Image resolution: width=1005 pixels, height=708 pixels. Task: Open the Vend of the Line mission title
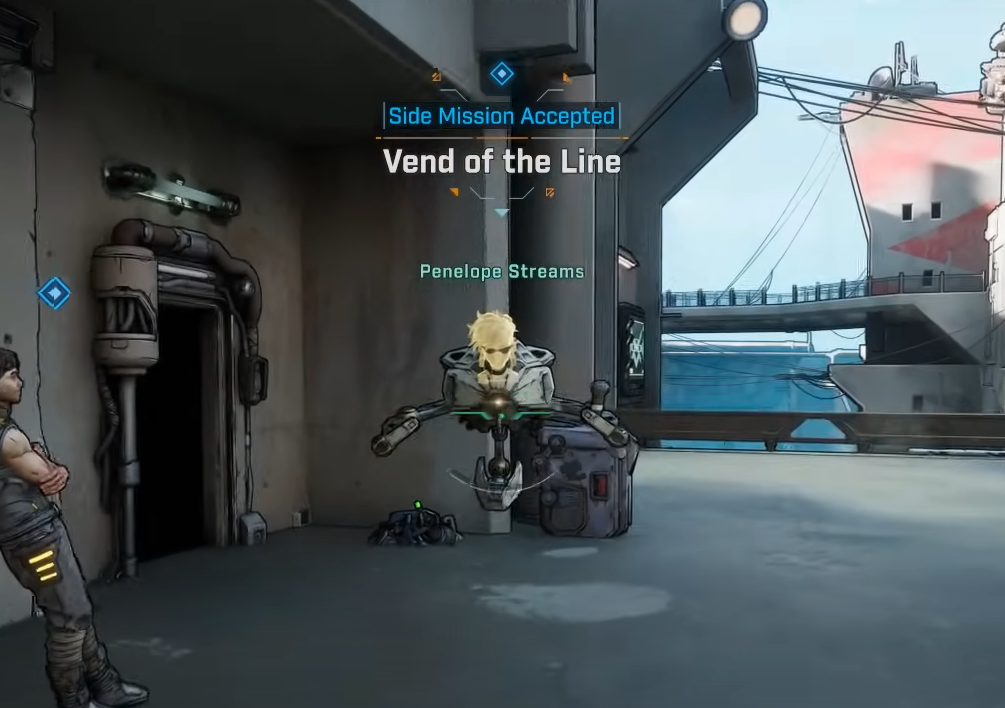(502, 162)
